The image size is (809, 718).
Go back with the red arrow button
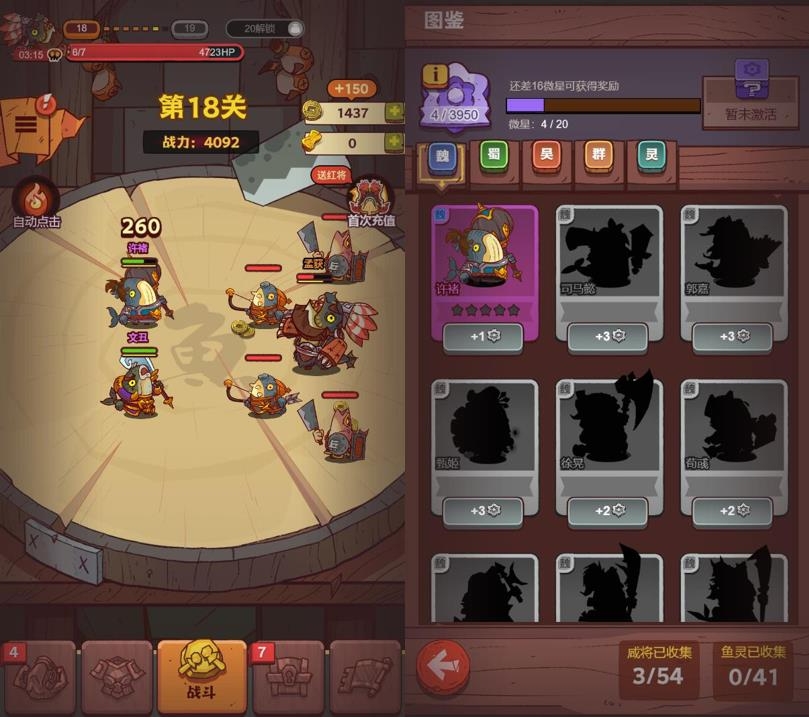pyautogui.click(x=443, y=667)
